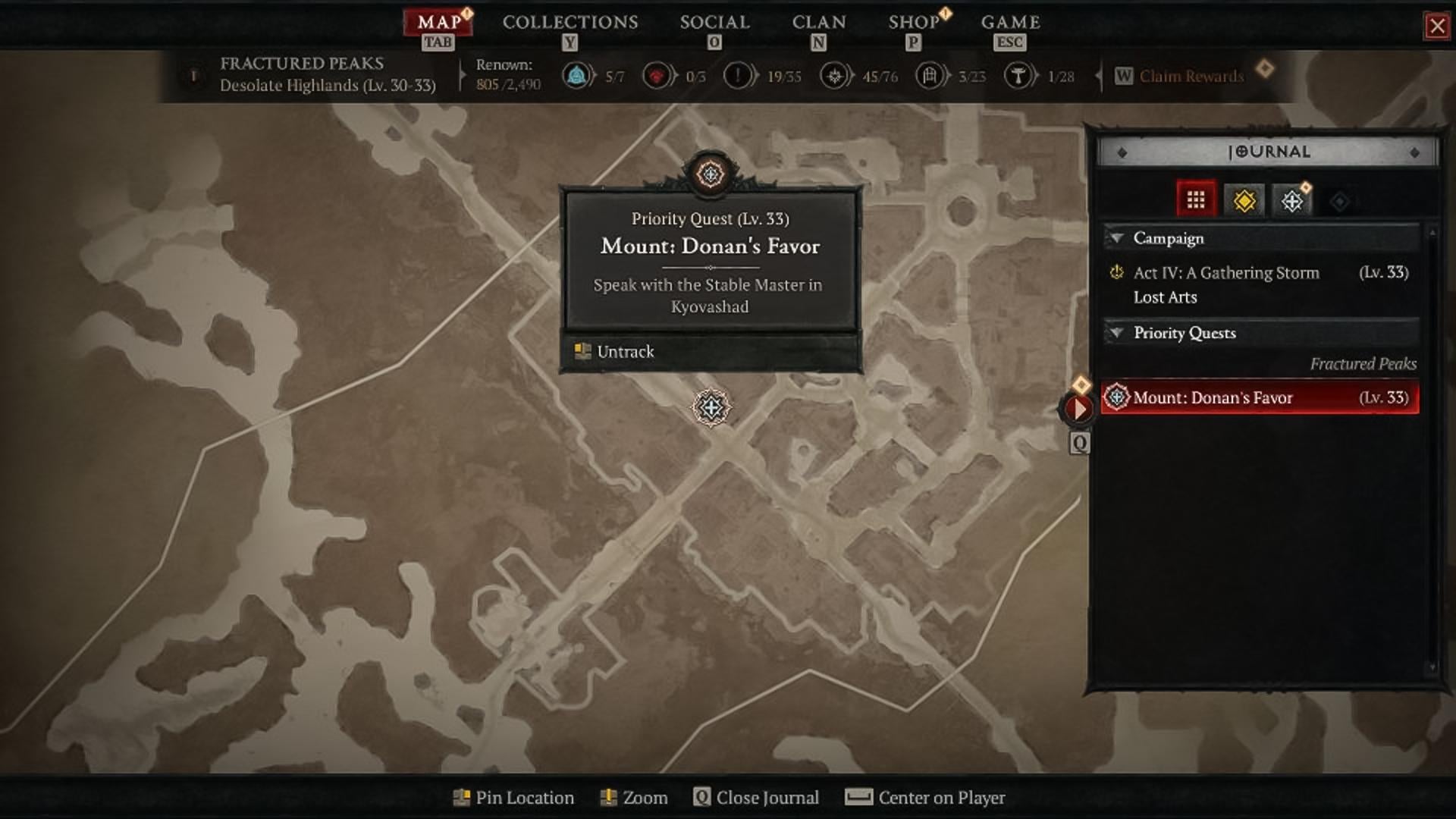
Task: Show all quests with the grid filter
Action: coord(1196,200)
